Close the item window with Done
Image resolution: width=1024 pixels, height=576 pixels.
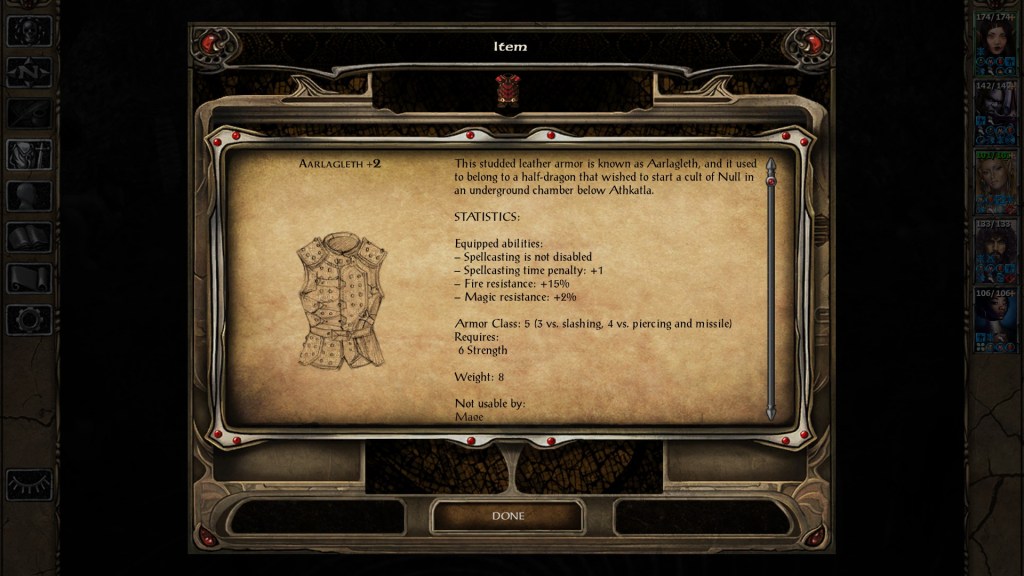[507, 516]
